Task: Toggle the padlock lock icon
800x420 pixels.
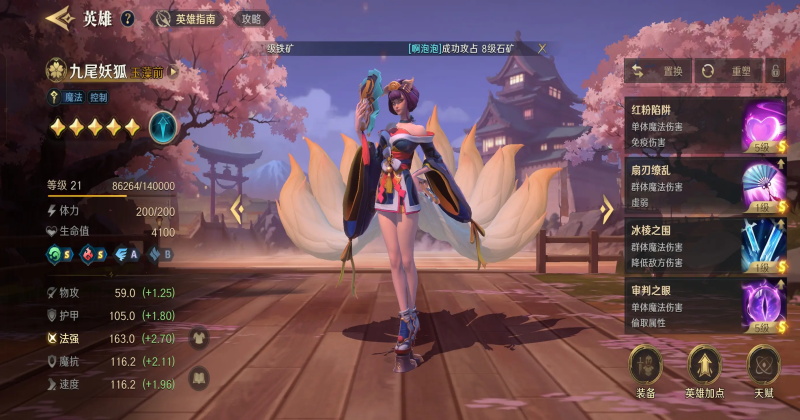Action: (774, 71)
